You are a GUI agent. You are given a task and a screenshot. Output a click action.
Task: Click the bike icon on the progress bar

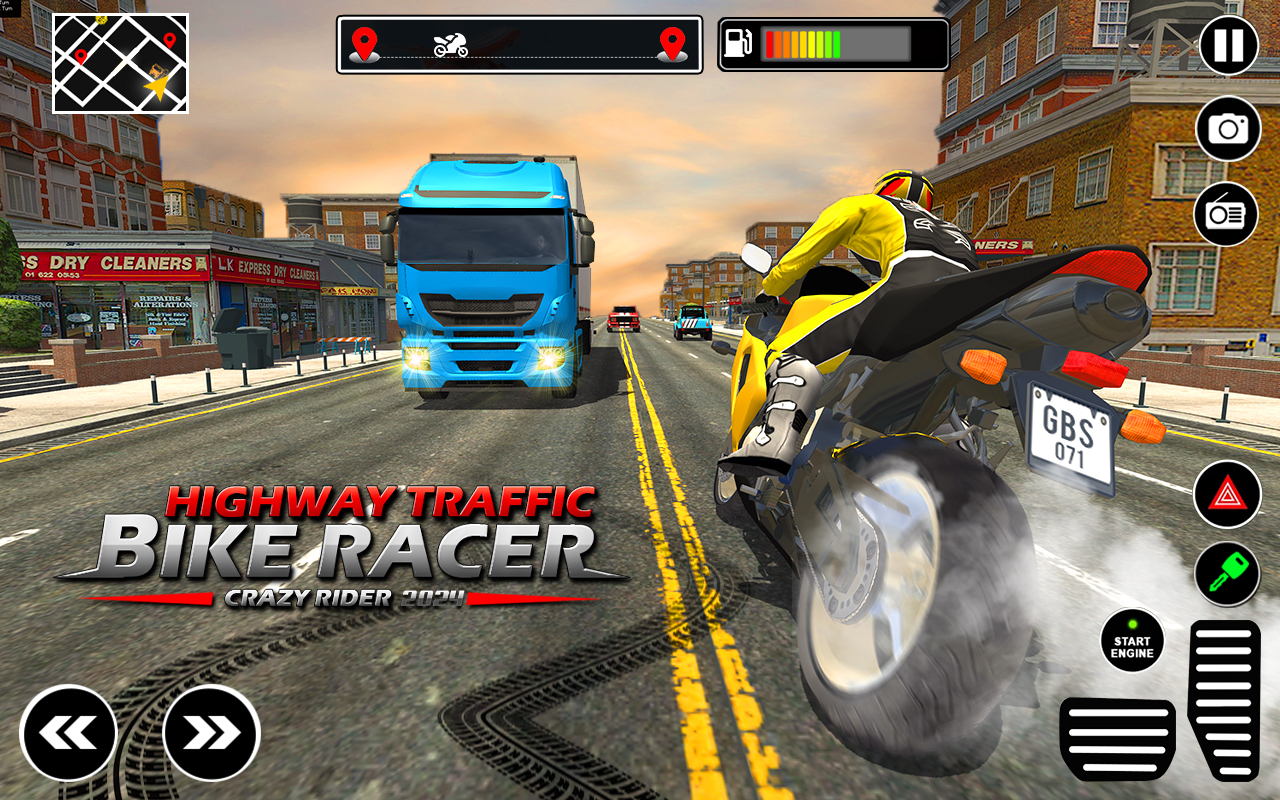[x=450, y=42]
